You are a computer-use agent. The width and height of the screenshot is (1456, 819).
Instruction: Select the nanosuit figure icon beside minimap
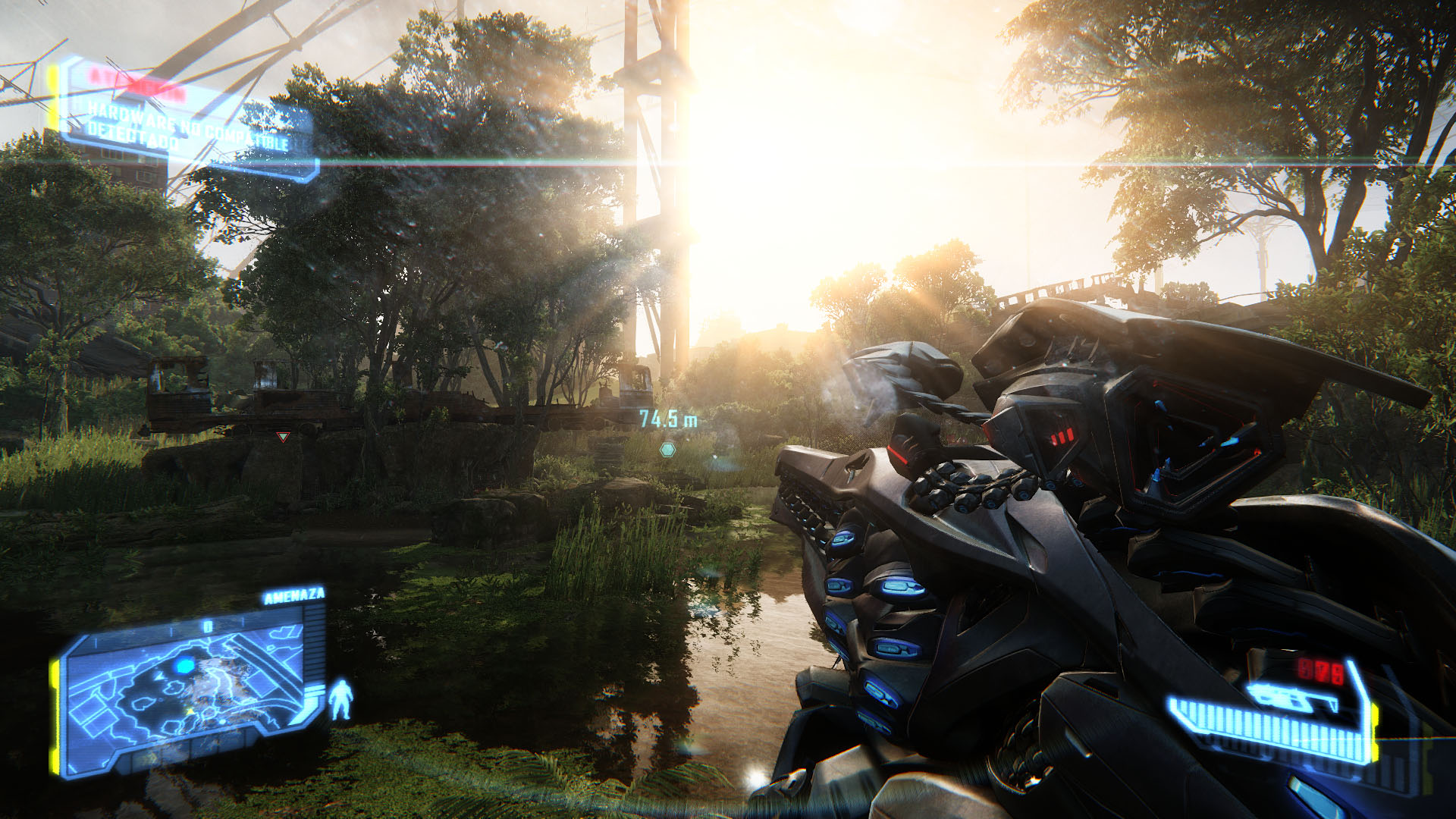point(341,700)
